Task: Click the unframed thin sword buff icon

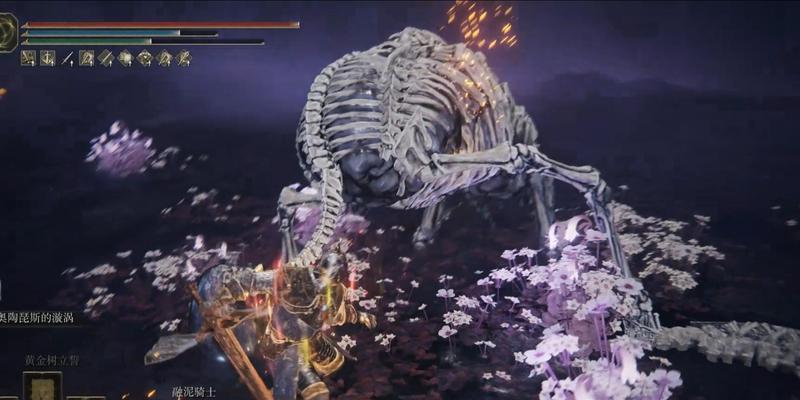Action: point(68,59)
